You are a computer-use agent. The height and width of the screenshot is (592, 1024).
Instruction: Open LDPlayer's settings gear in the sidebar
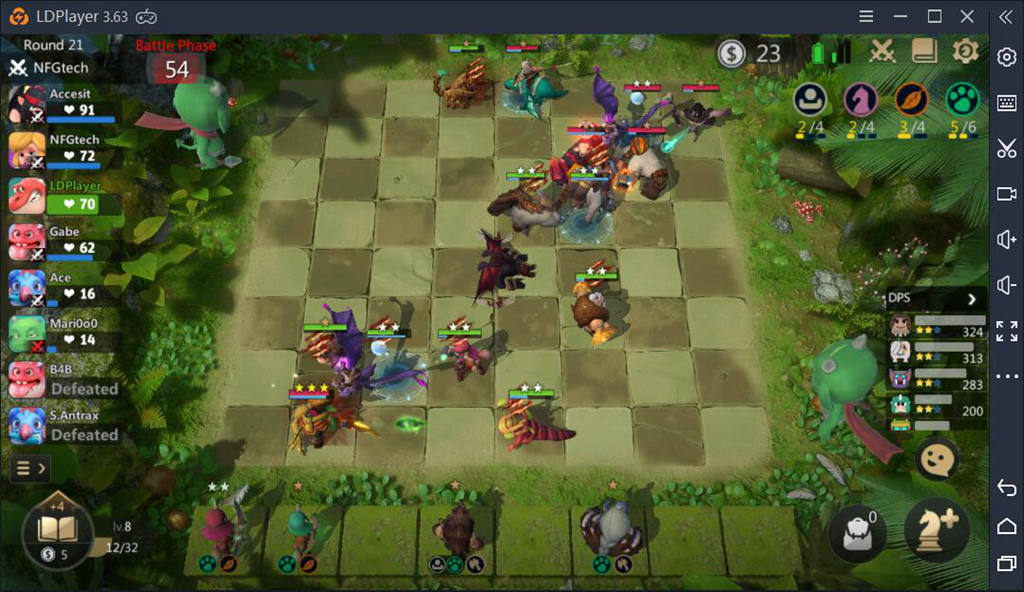(x=1007, y=57)
